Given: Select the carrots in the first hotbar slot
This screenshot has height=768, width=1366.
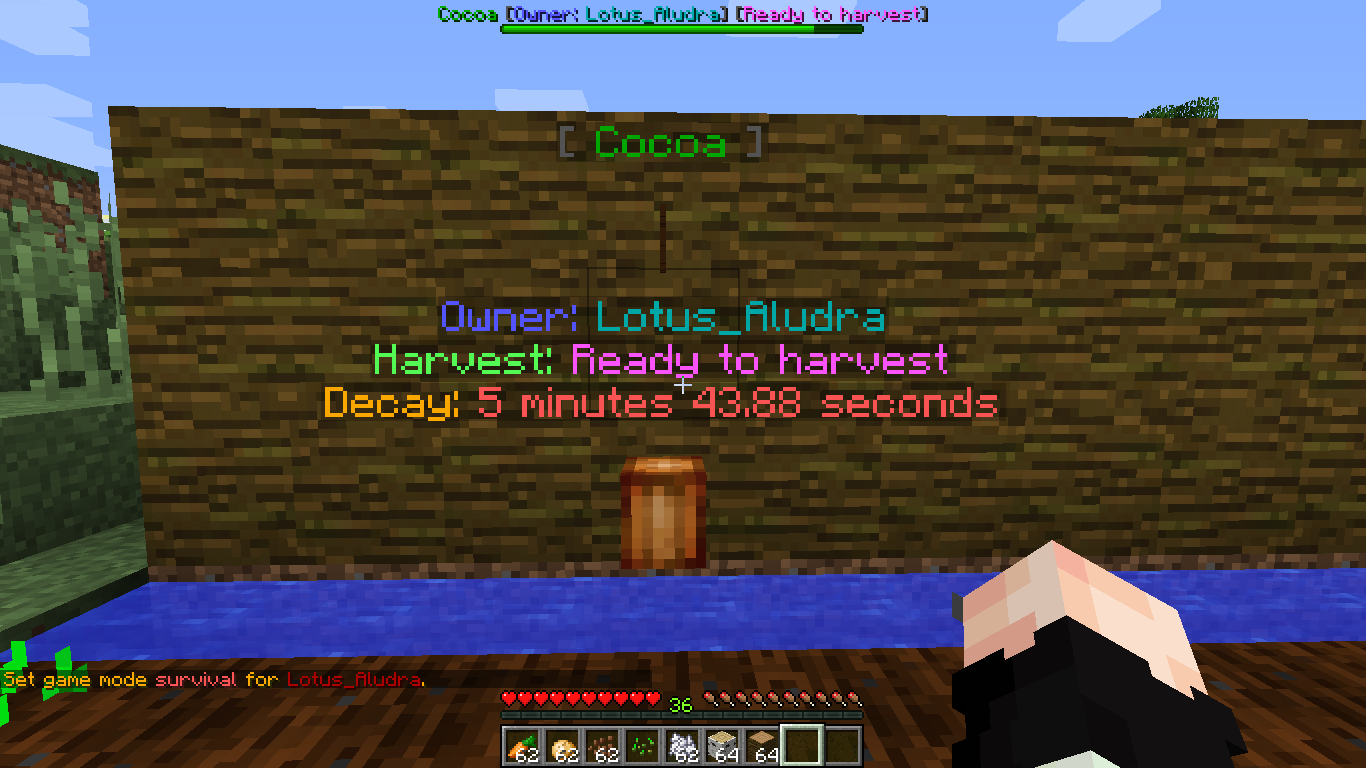Looking at the screenshot, I should (522, 747).
